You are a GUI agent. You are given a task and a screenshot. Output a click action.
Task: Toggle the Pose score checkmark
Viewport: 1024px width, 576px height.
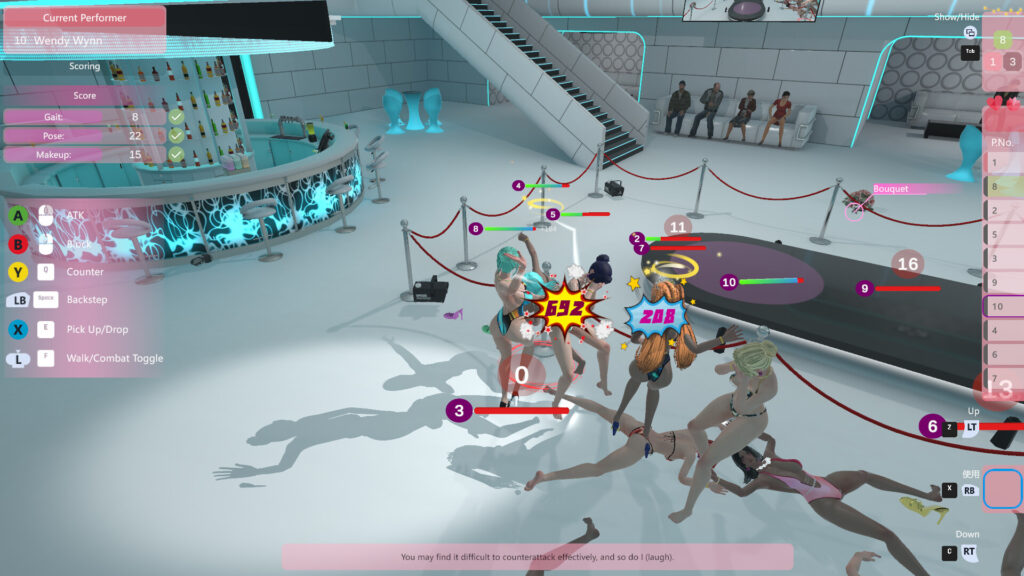[x=176, y=135]
